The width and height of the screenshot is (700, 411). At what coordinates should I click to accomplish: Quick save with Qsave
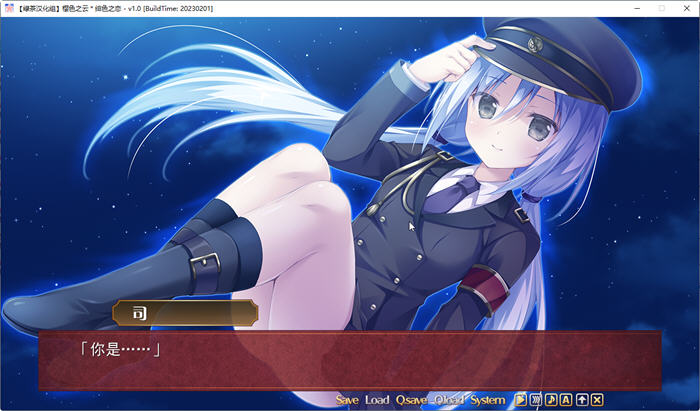(x=411, y=400)
